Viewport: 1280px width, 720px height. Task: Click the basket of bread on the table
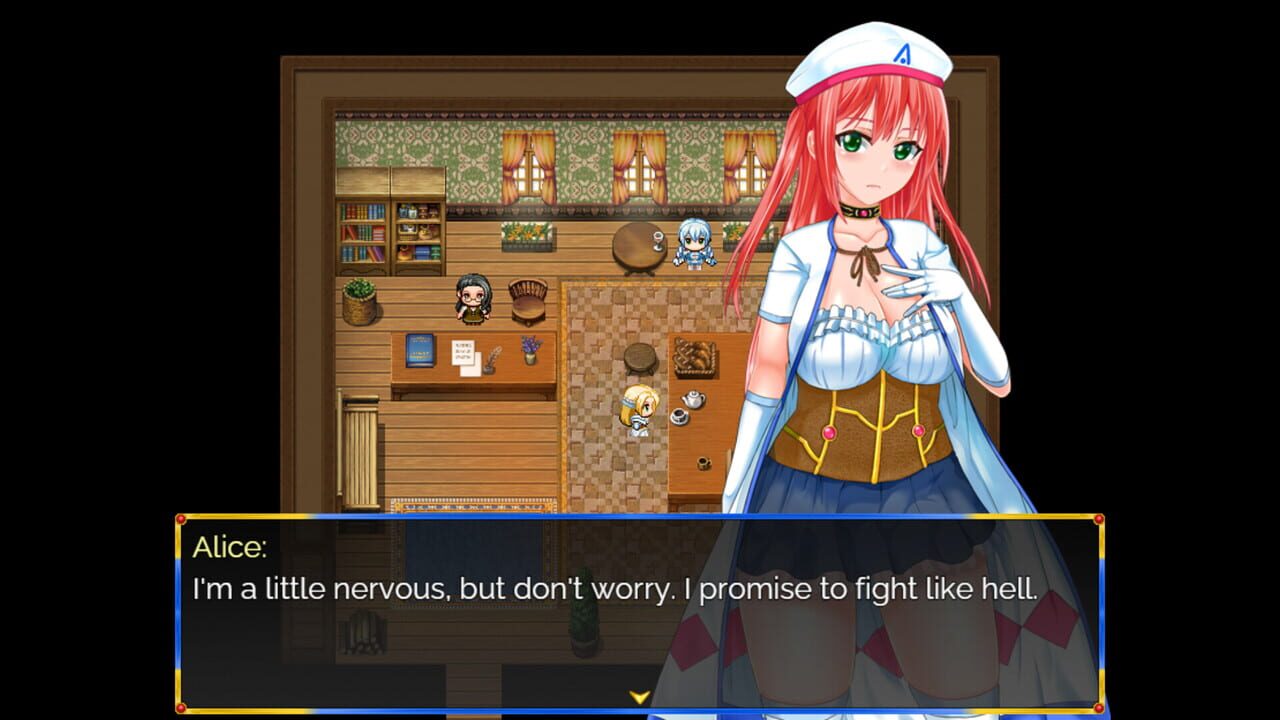696,358
